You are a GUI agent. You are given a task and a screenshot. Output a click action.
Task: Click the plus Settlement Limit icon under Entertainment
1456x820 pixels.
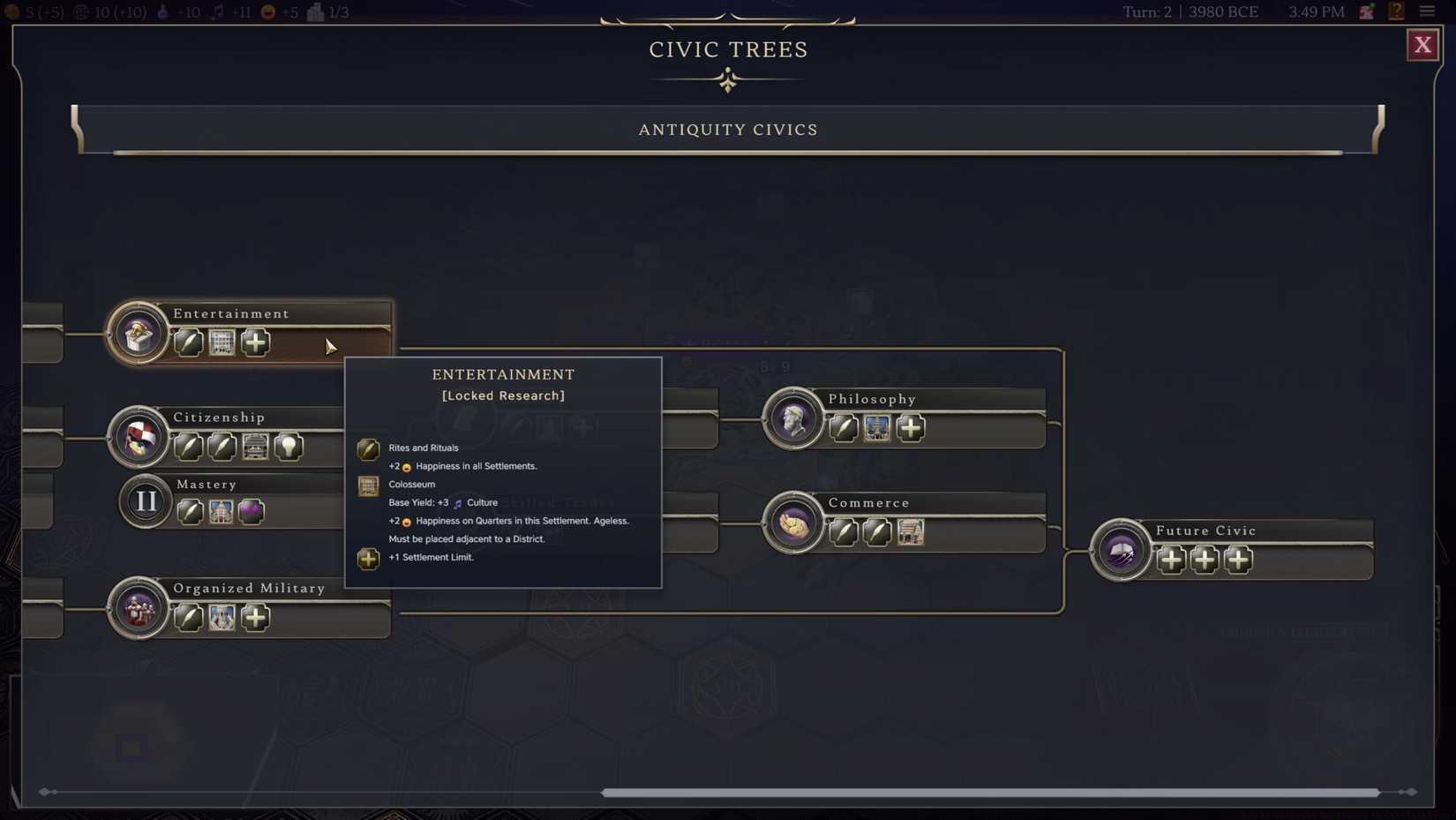click(254, 342)
